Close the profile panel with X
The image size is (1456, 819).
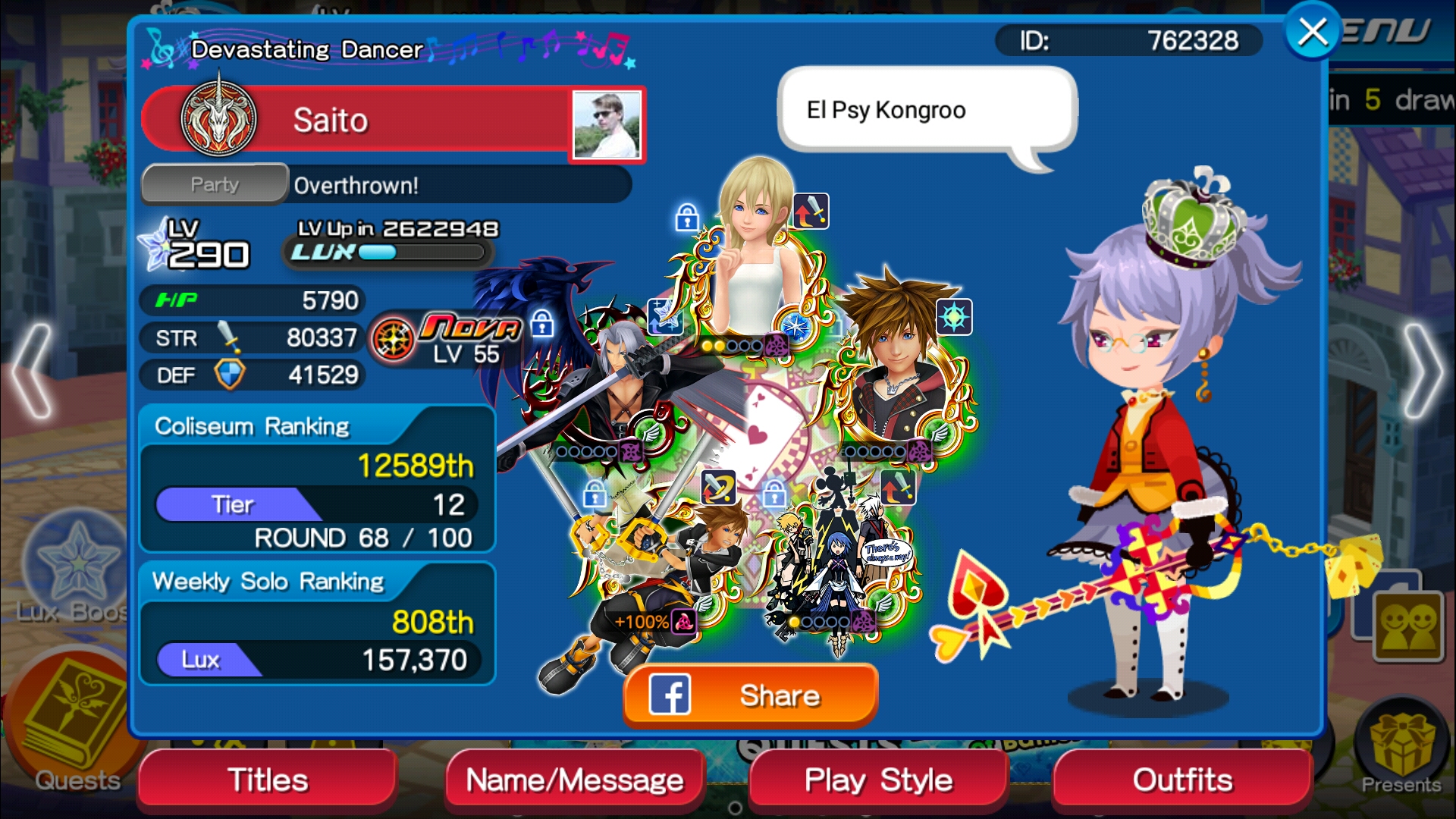[x=1313, y=33]
